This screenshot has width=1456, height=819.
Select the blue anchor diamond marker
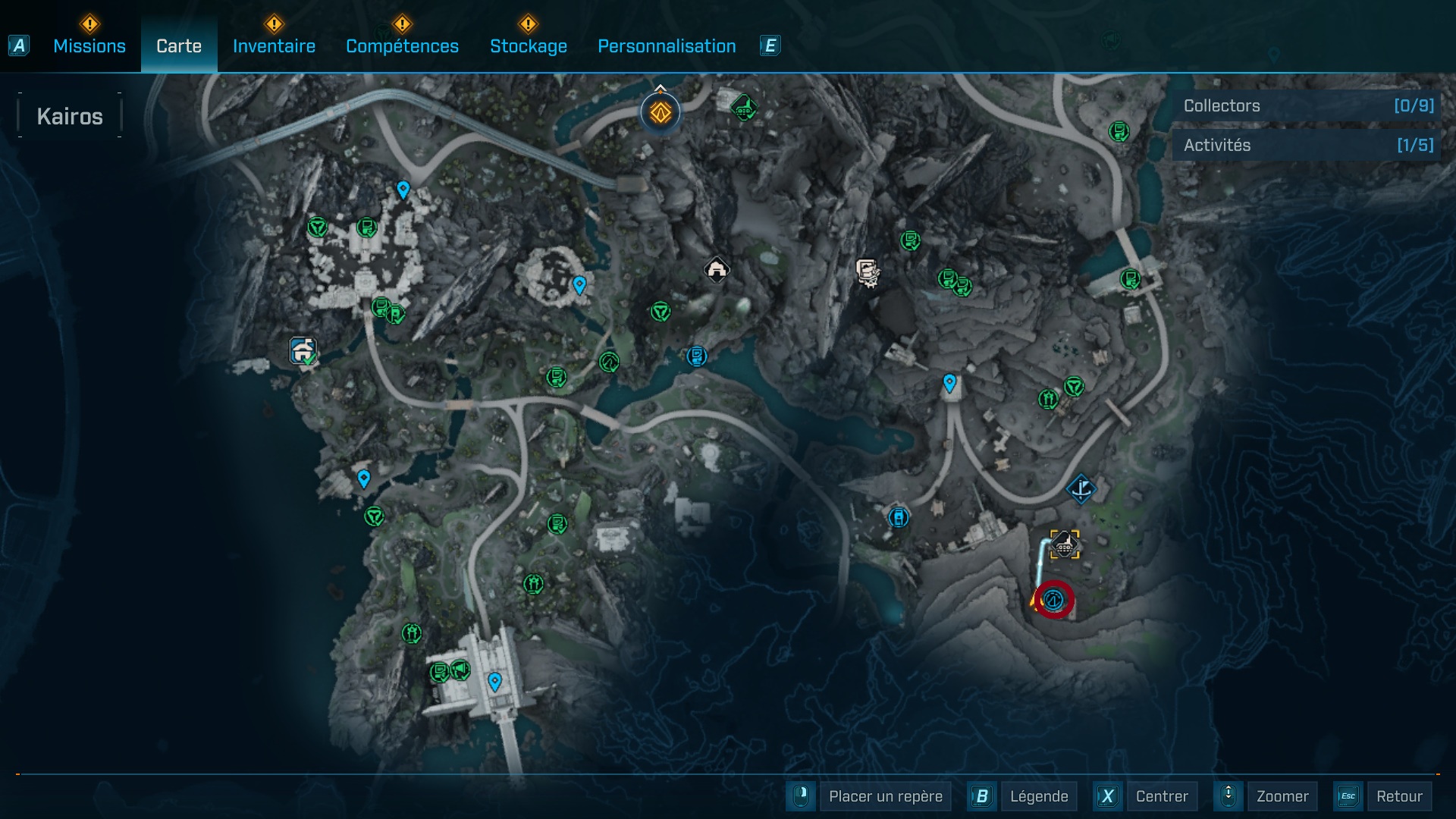tap(1081, 488)
